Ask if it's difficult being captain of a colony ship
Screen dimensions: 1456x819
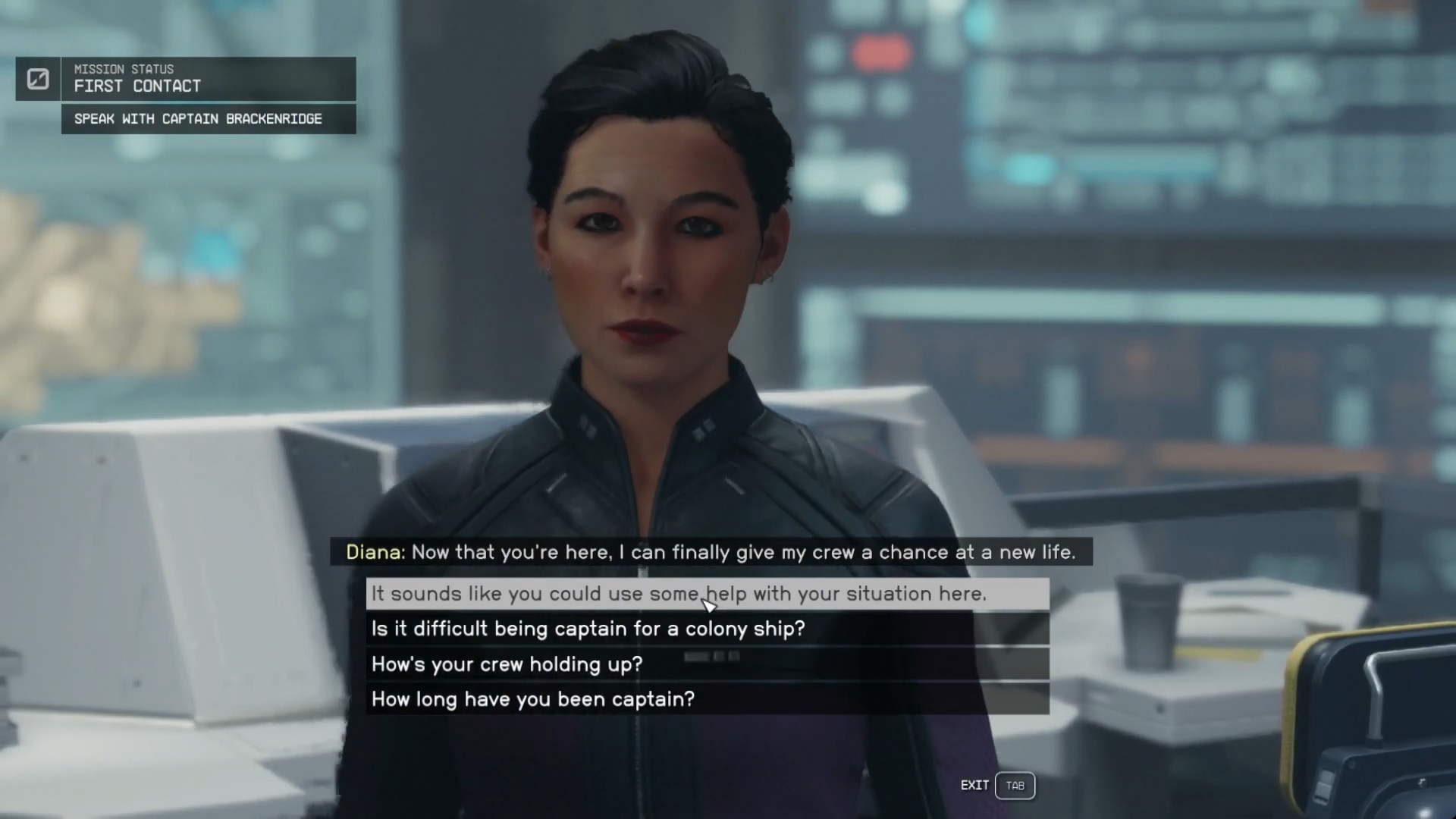coord(587,629)
